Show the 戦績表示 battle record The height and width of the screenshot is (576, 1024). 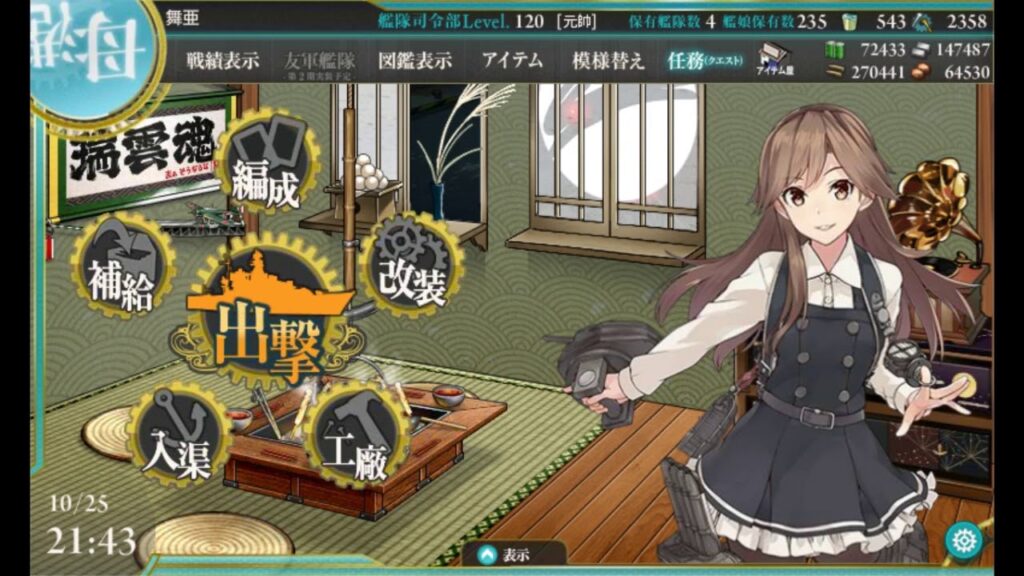tap(222, 60)
